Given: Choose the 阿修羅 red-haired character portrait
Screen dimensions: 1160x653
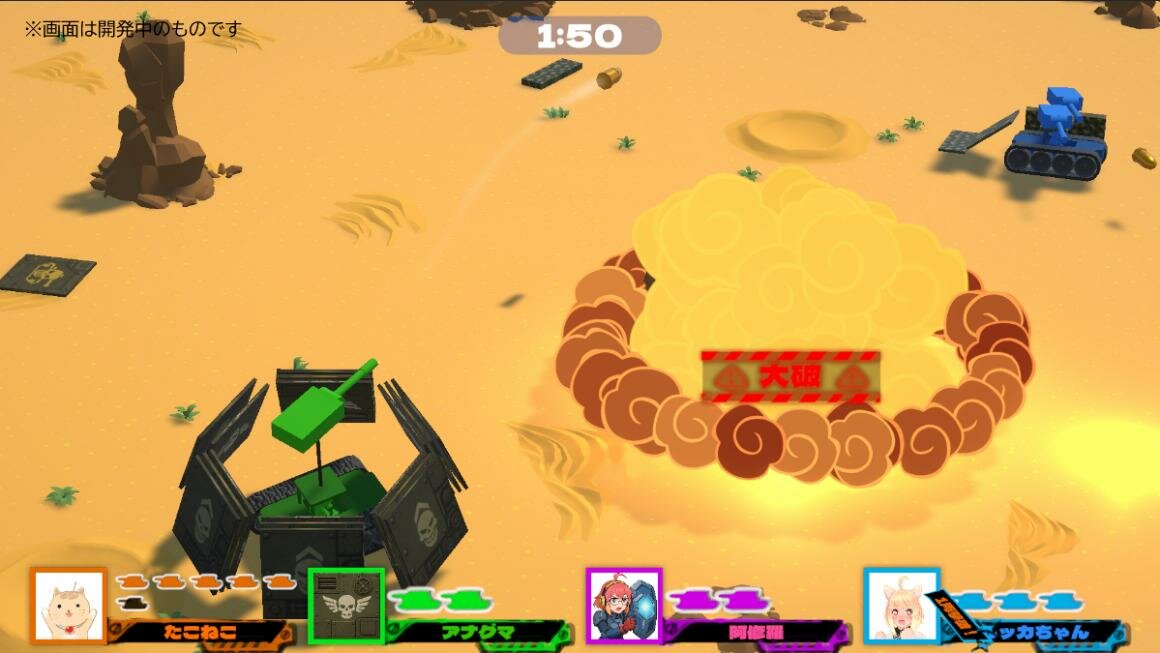Looking at the screenshot, I should click(x=624, y=606).
